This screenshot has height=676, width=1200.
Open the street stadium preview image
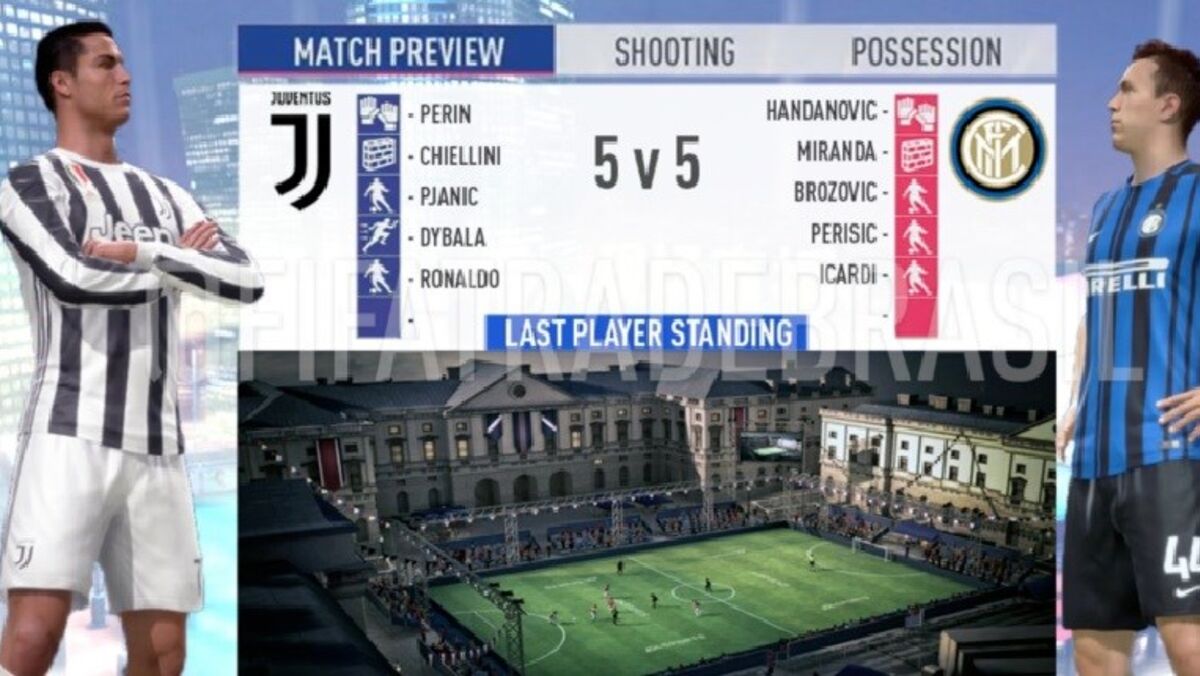click(646, 510)
